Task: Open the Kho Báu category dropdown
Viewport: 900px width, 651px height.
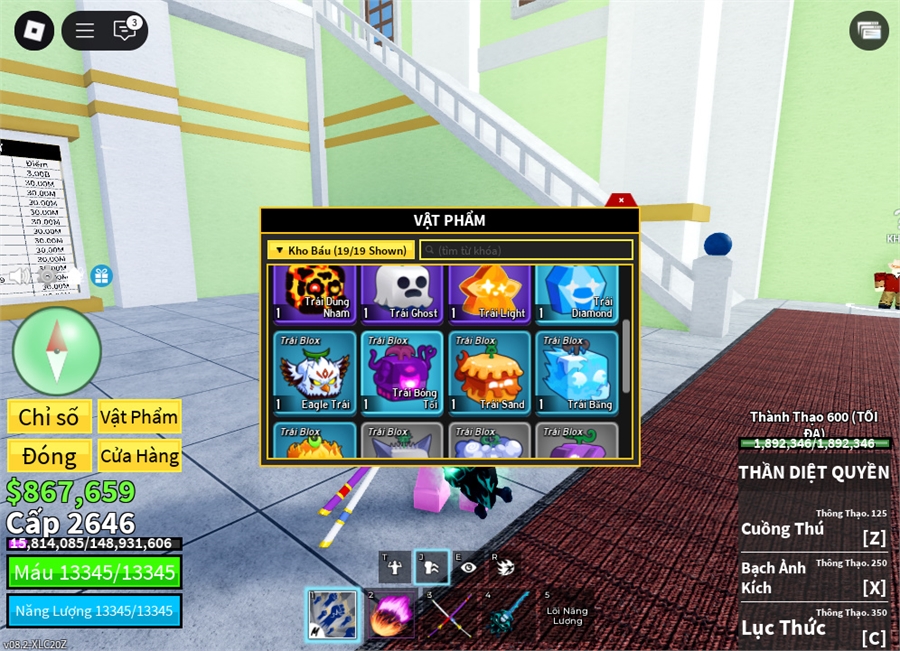Action: pyautogui.click(x=340, y=250)
